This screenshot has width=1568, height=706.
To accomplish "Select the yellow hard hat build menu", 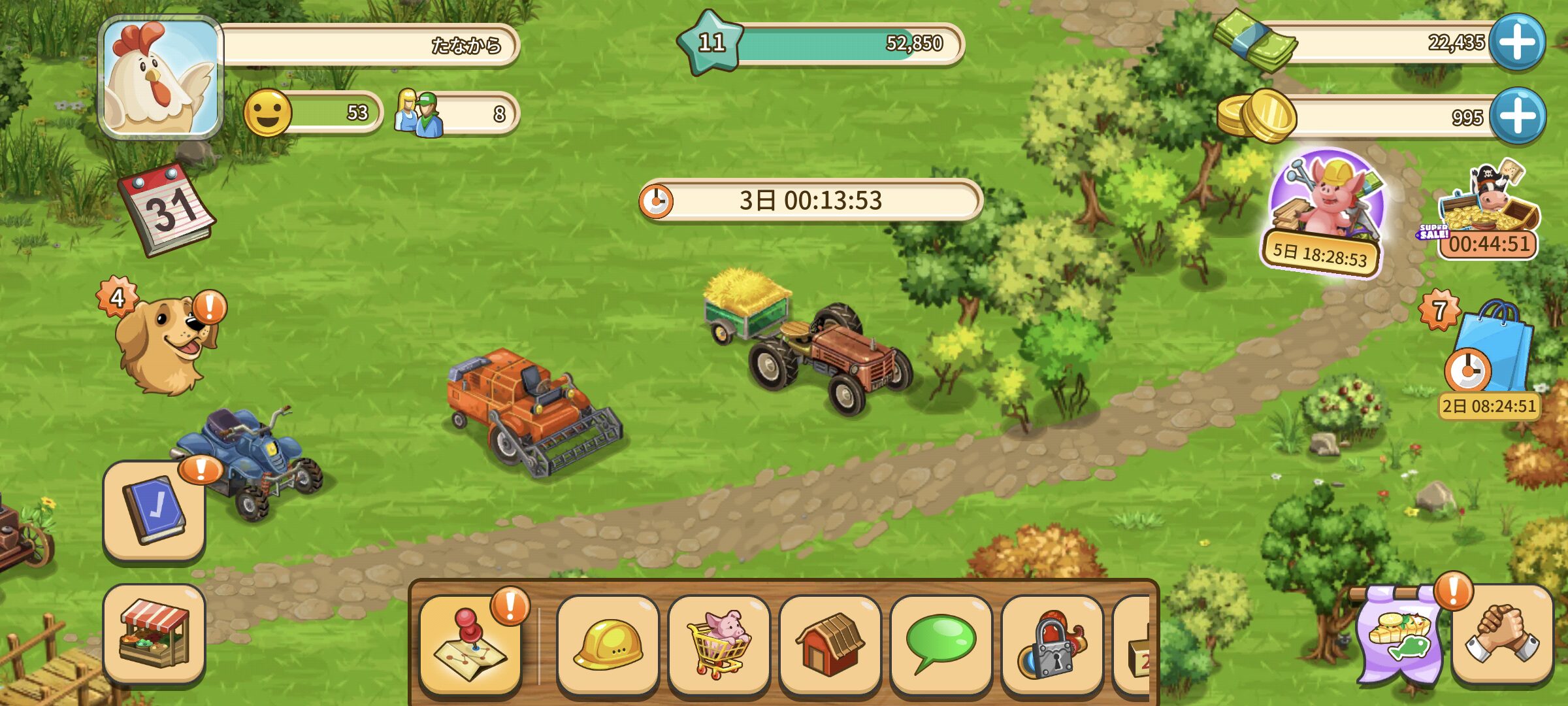I will pyautogui.click(x=608, y=644).
